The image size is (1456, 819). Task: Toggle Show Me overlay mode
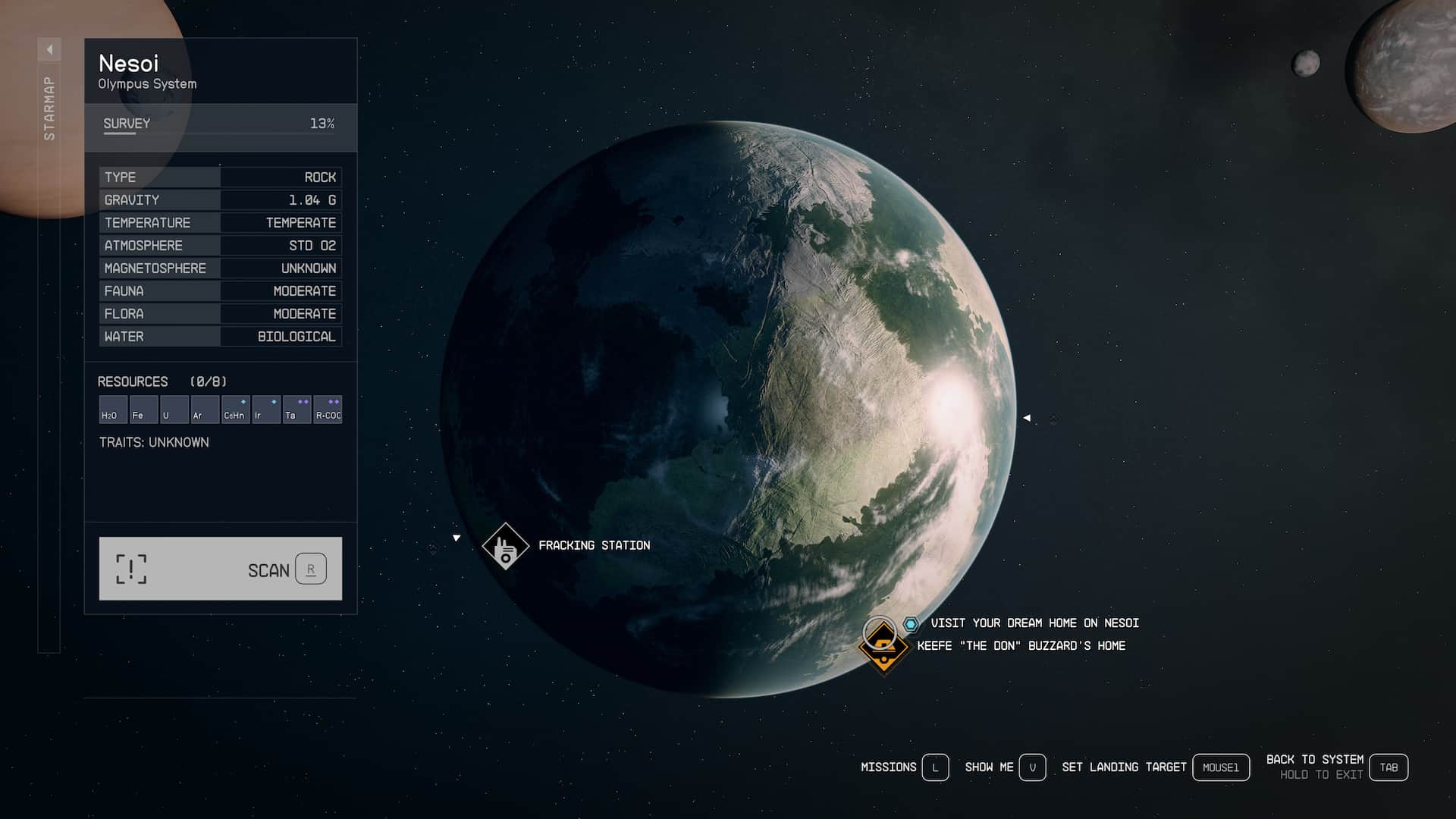(1033, 767)
